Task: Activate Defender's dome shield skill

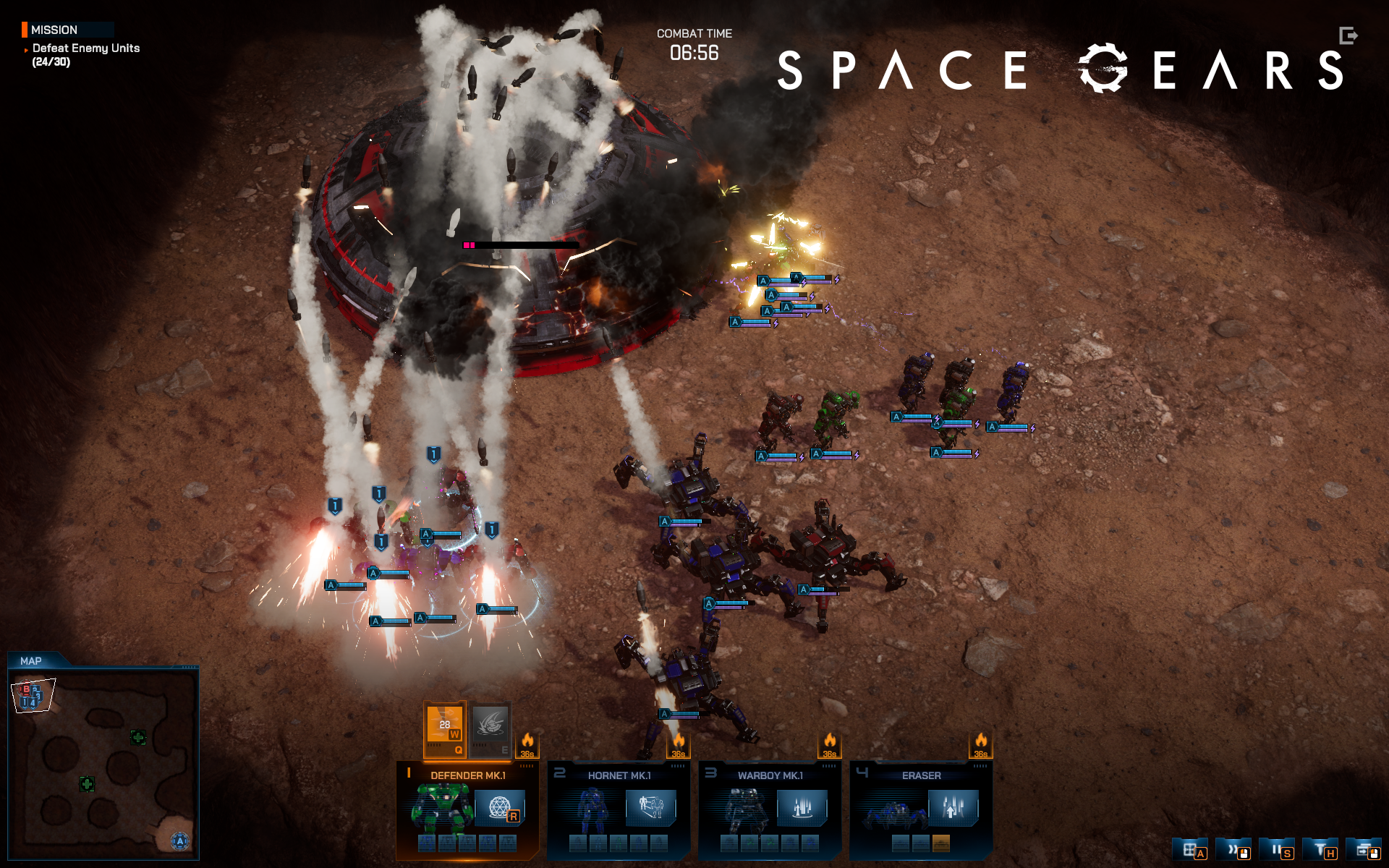Action: click(499, 807)
